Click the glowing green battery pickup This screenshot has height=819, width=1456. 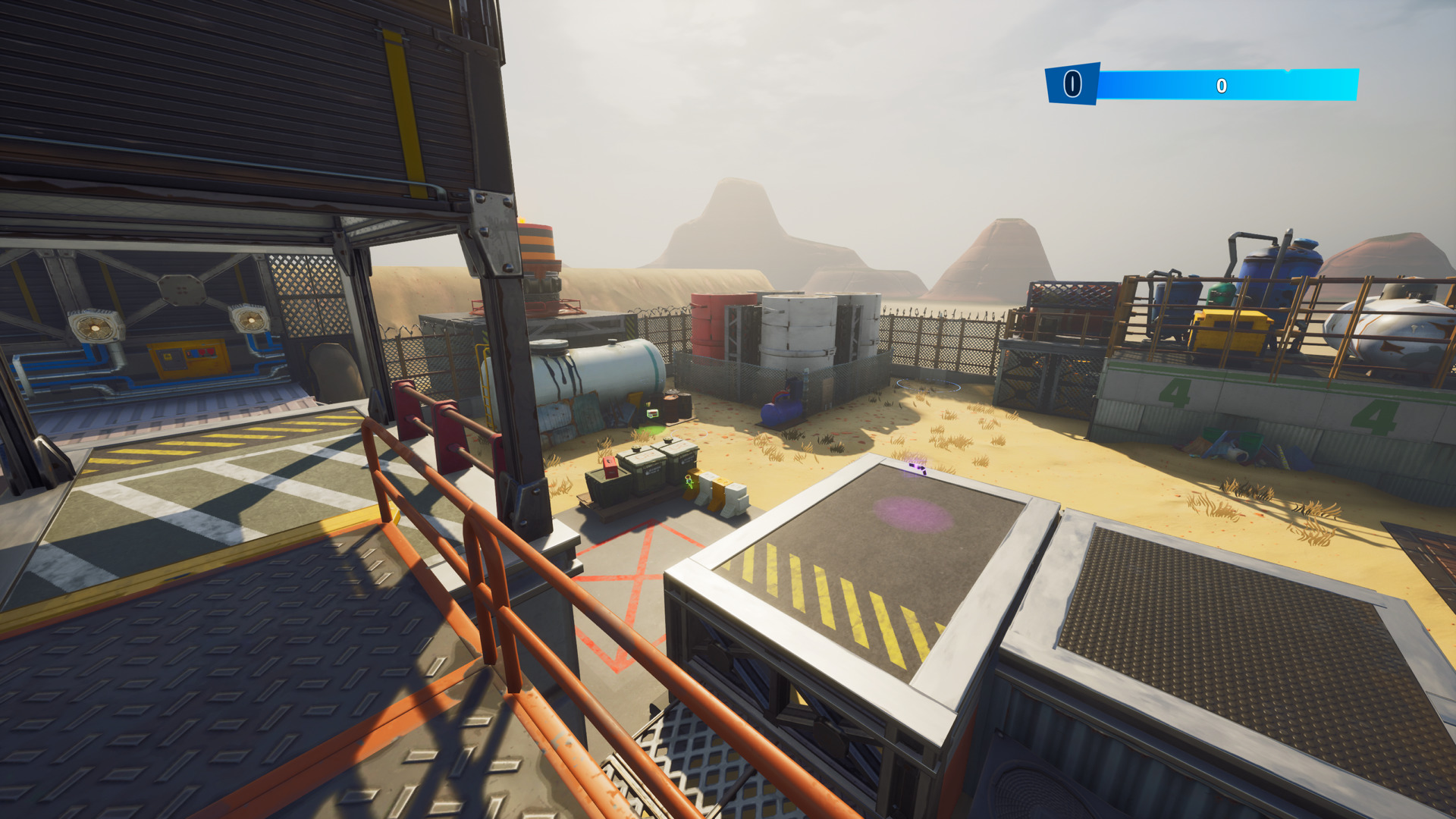pos(652,413)
